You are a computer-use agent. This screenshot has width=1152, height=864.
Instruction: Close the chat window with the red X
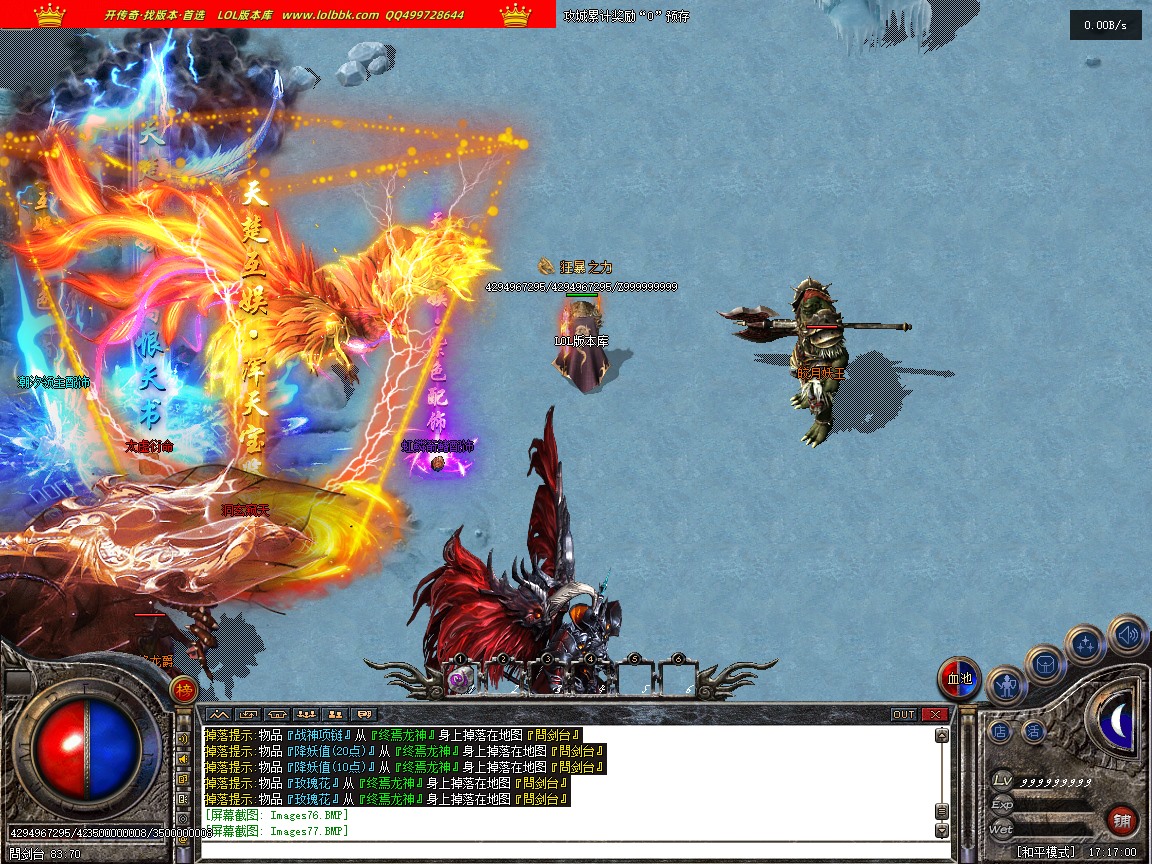[x=935, y=714]
